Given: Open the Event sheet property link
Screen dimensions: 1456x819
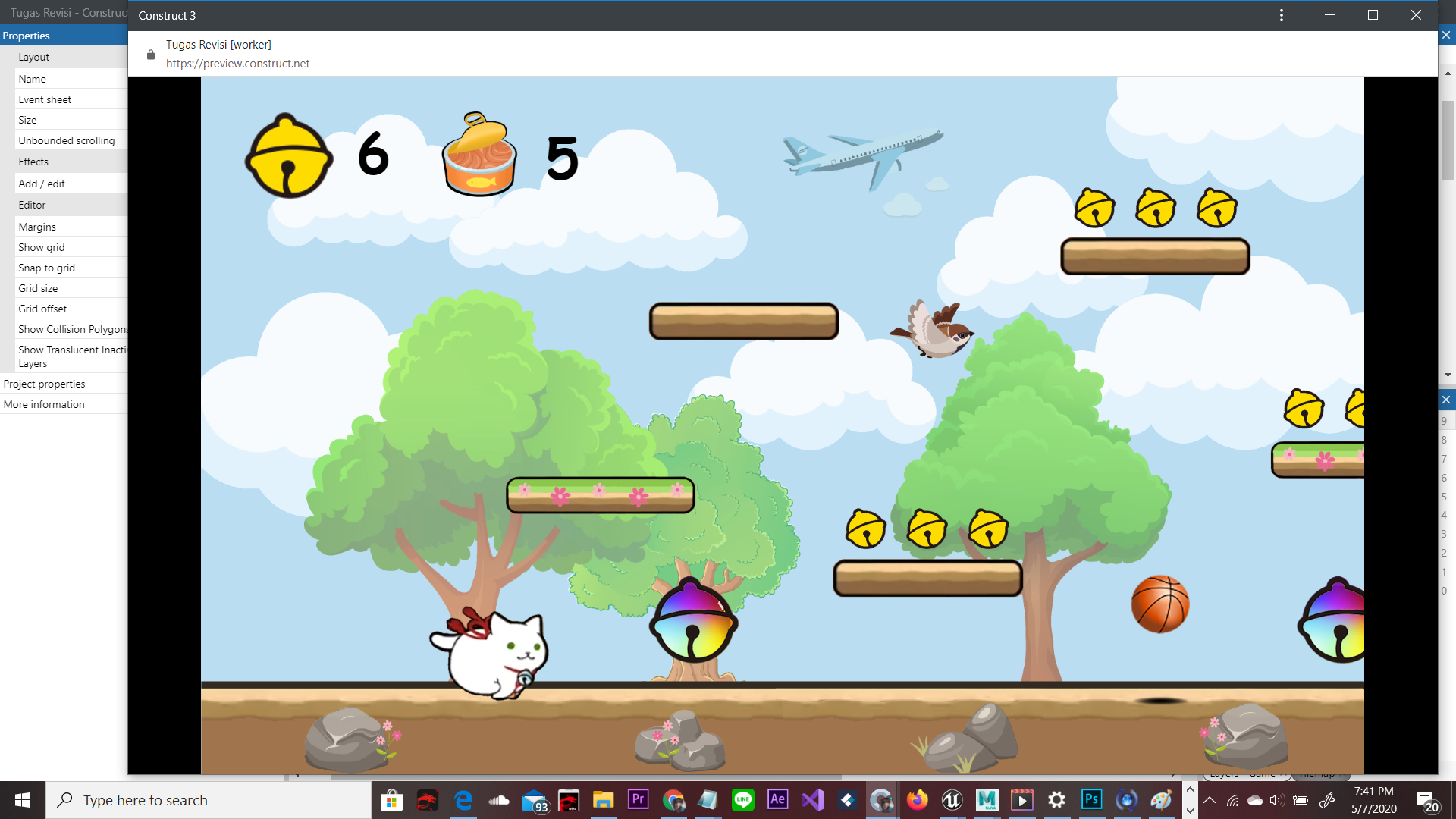Looking at the screenshot, I should [x=45, y=99].
